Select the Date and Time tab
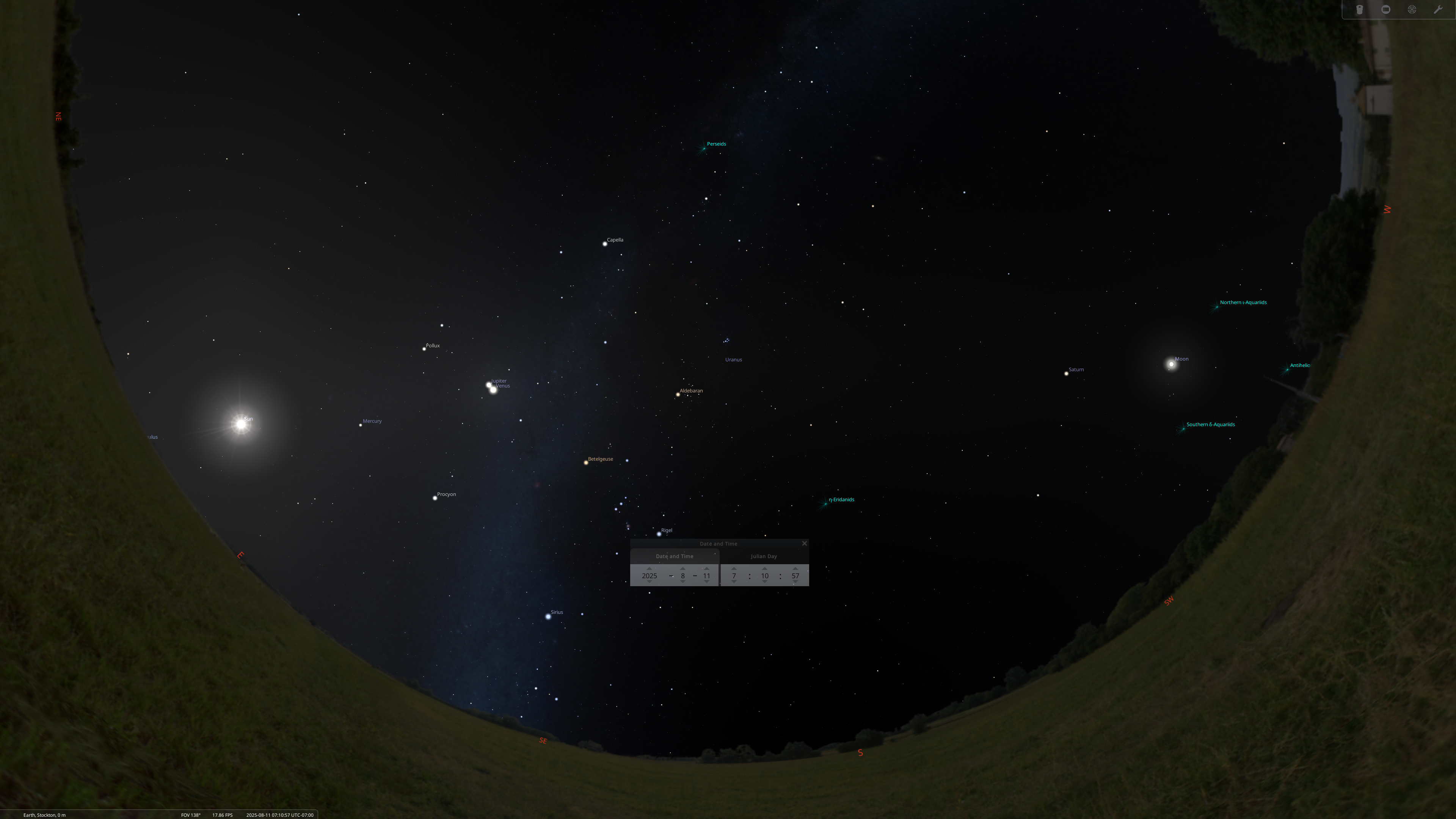Viewport: 1456px width, 819px height. click(674, 556)
